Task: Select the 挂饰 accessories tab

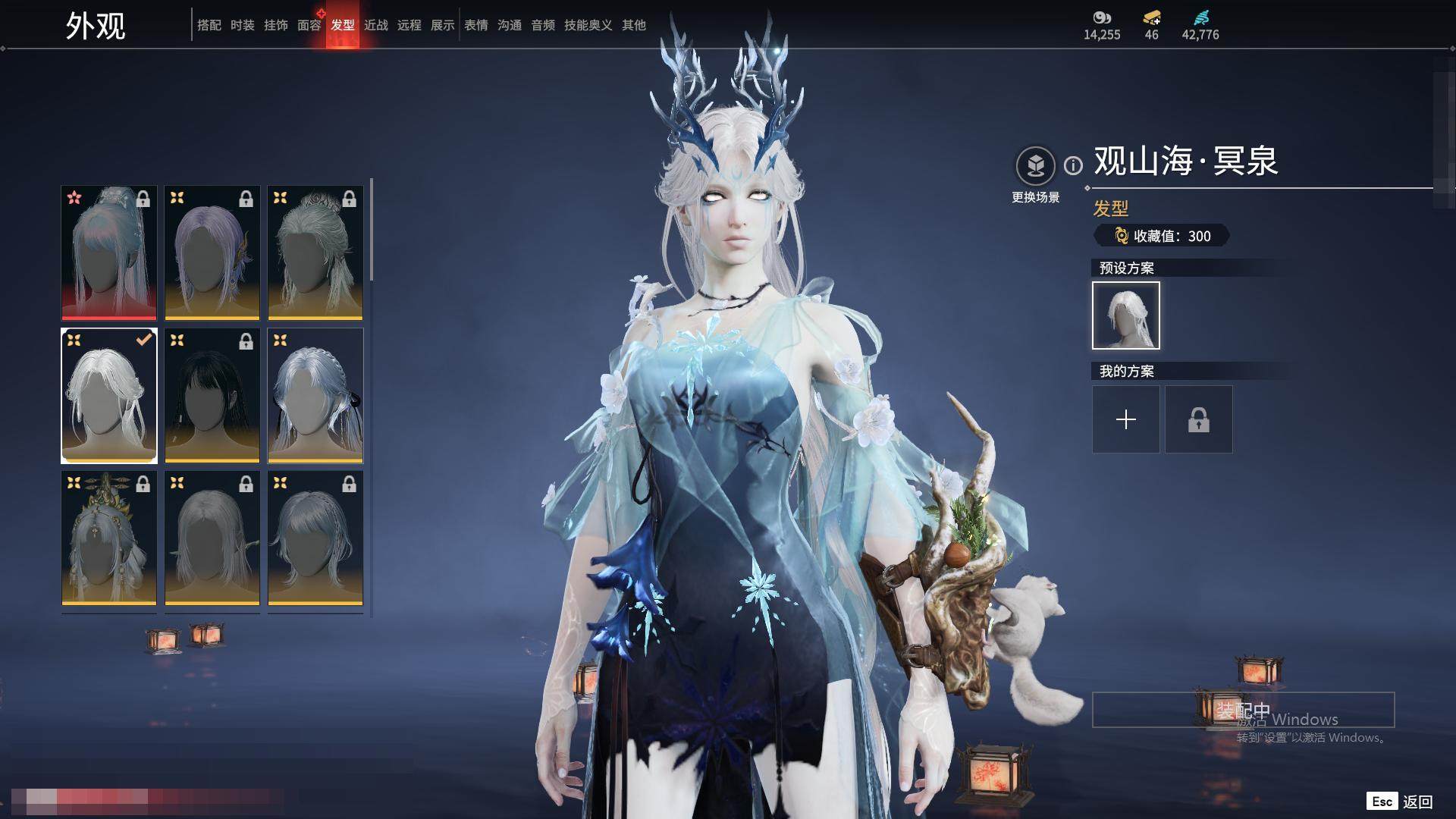Action: pos(276,25)
